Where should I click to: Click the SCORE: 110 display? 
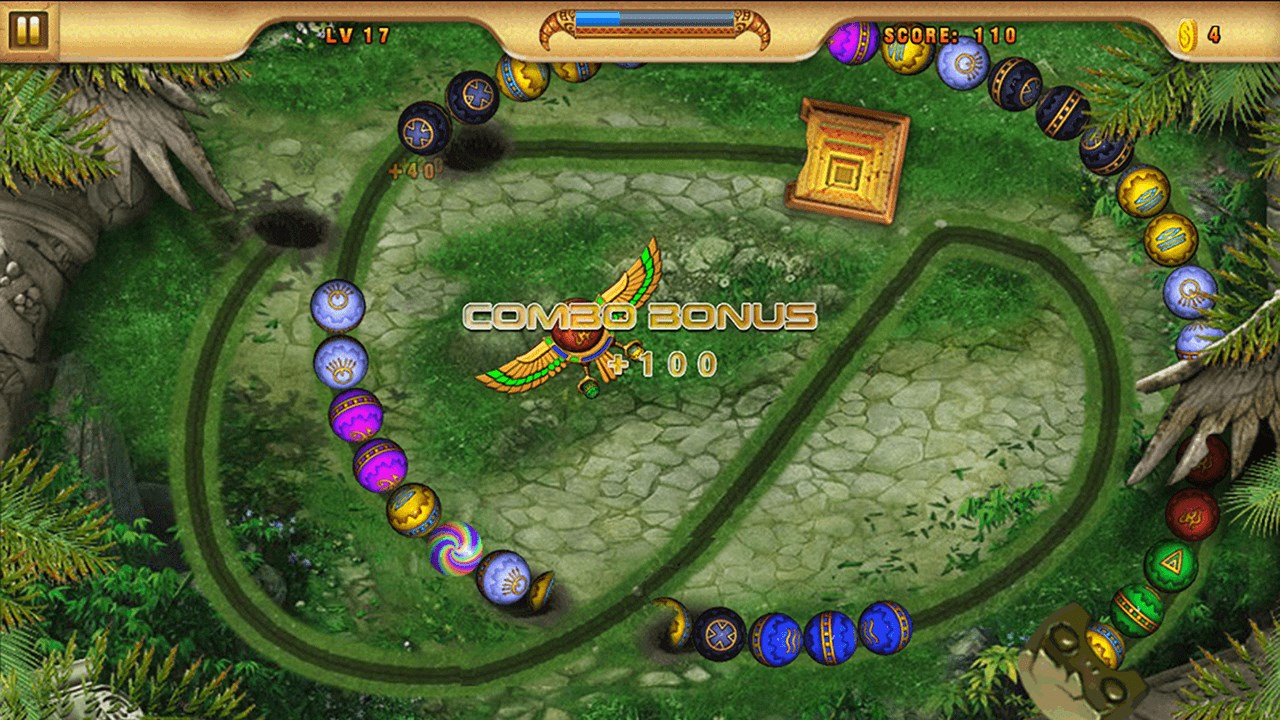(948, 33)
